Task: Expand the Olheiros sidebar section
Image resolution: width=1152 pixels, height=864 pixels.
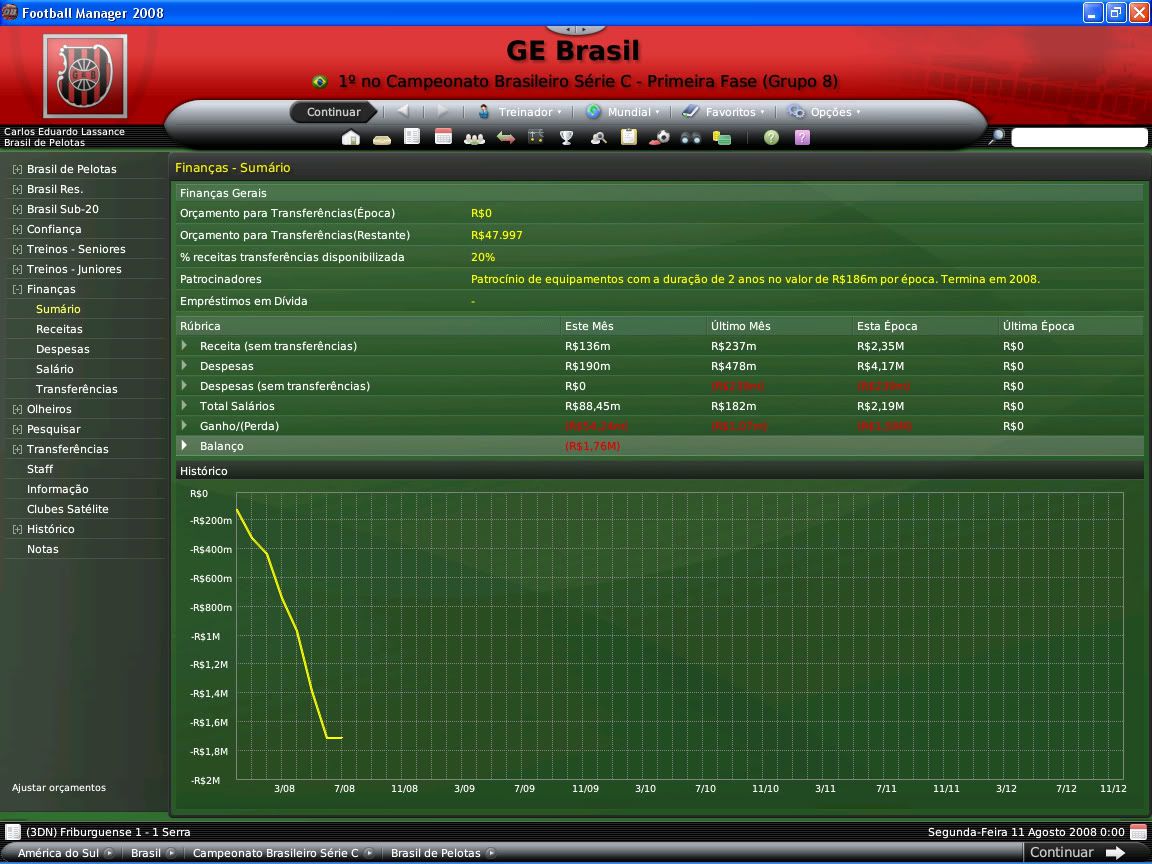Action: [x=17, y=409]
